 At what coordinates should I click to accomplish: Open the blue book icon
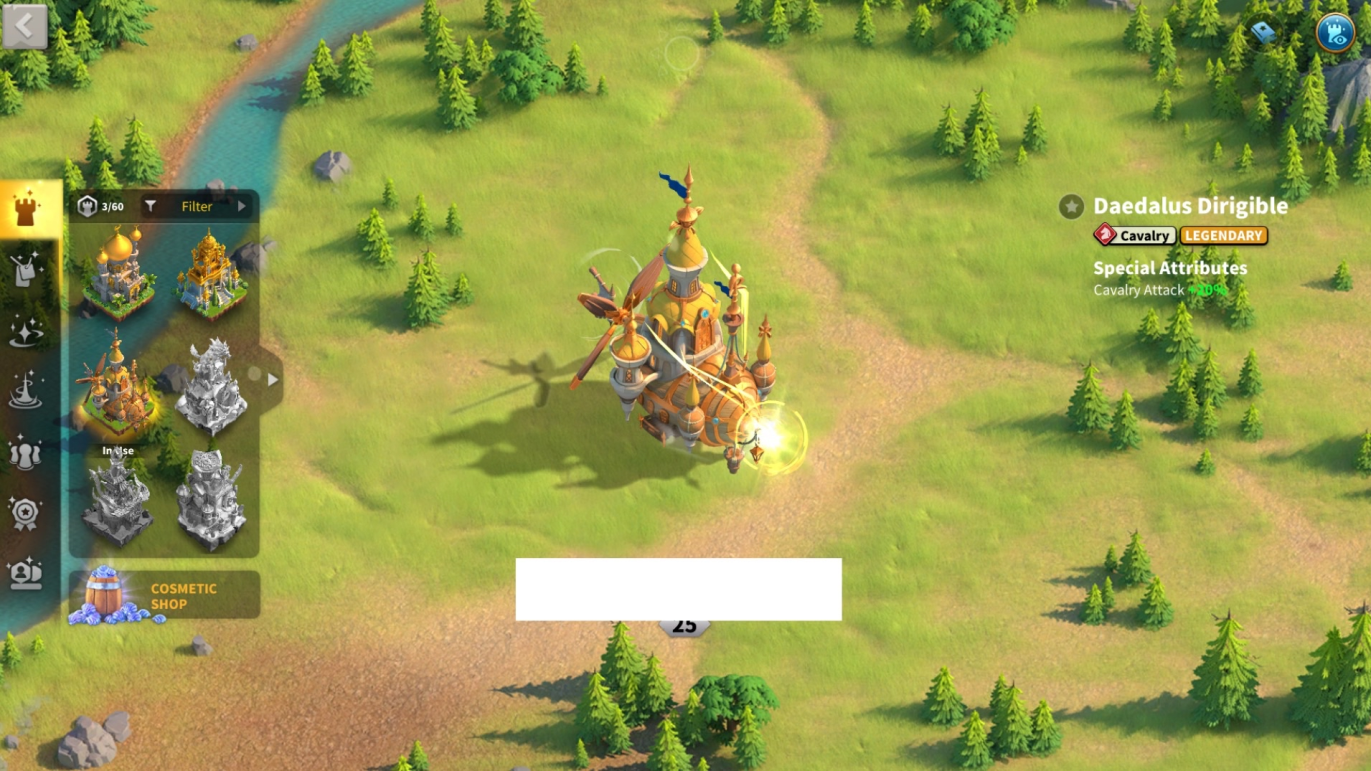pos(1264,33)
